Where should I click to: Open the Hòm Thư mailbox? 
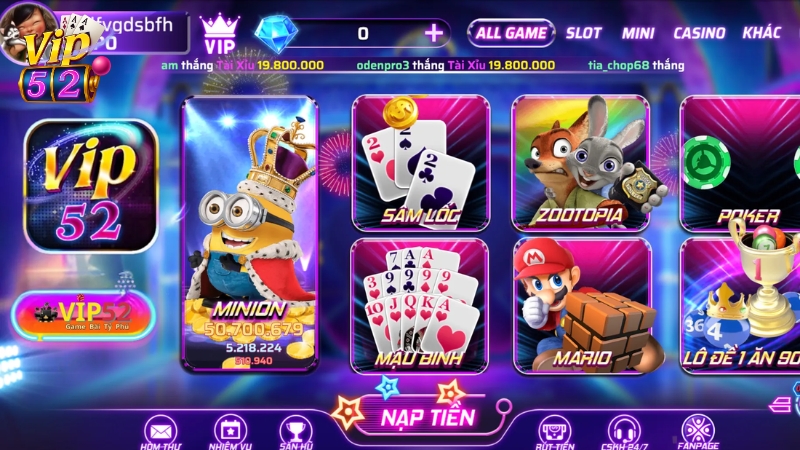160,431
